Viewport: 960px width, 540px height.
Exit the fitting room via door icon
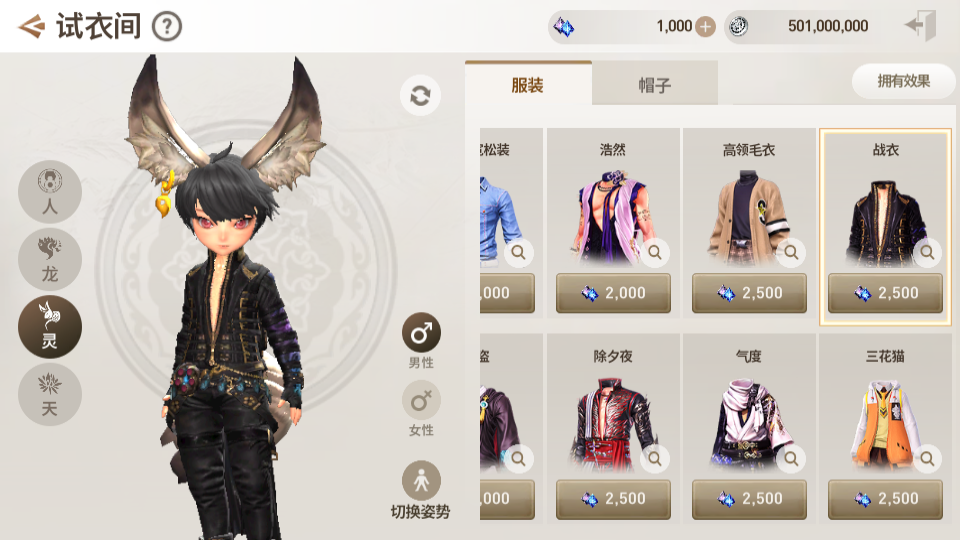(x=919, y=26)
